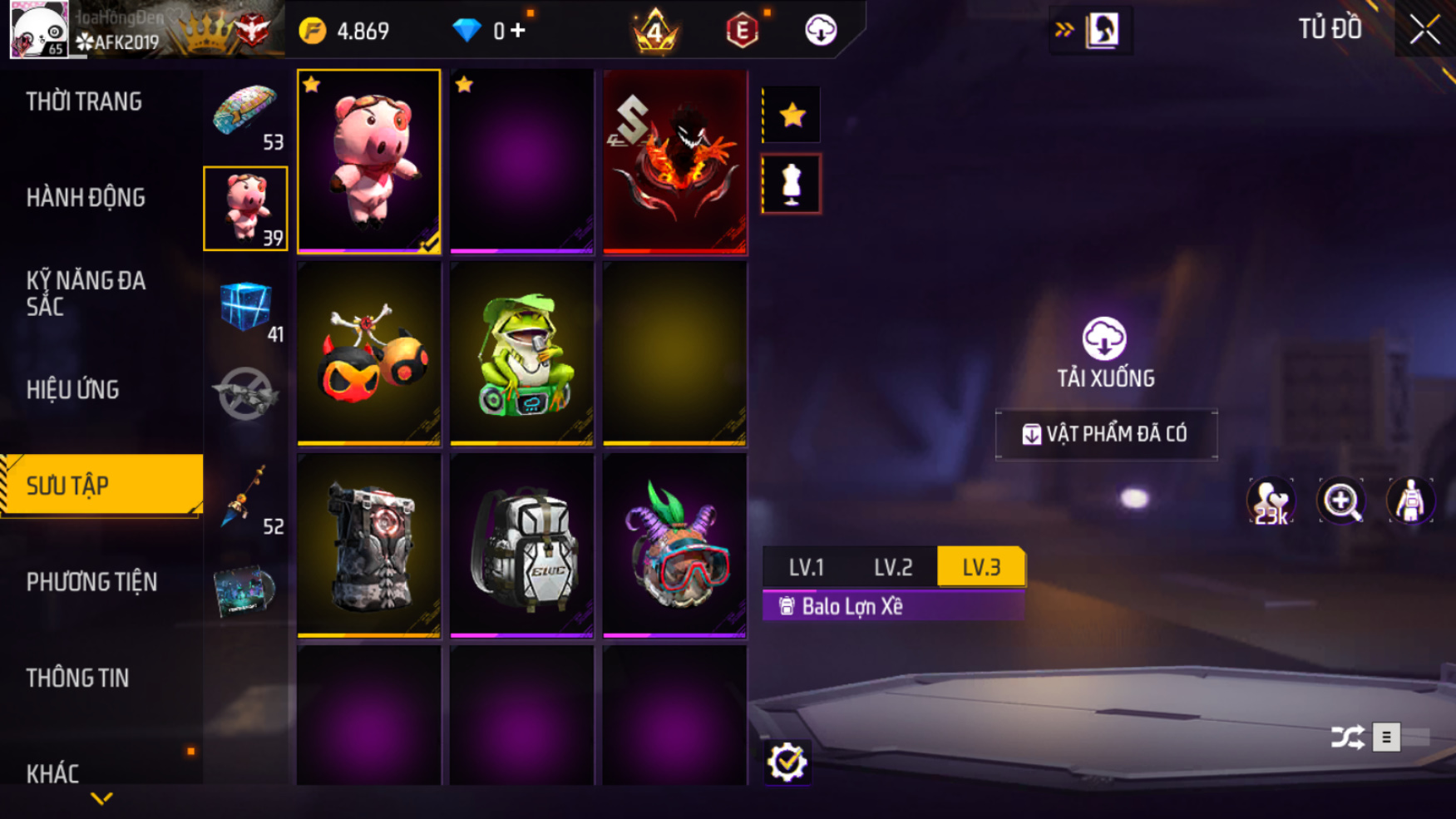Image resolution: width=1456 pixels, height=819 pixels.
Task: Switch to the Hành Động category
Action: click(x=86, y=198)
